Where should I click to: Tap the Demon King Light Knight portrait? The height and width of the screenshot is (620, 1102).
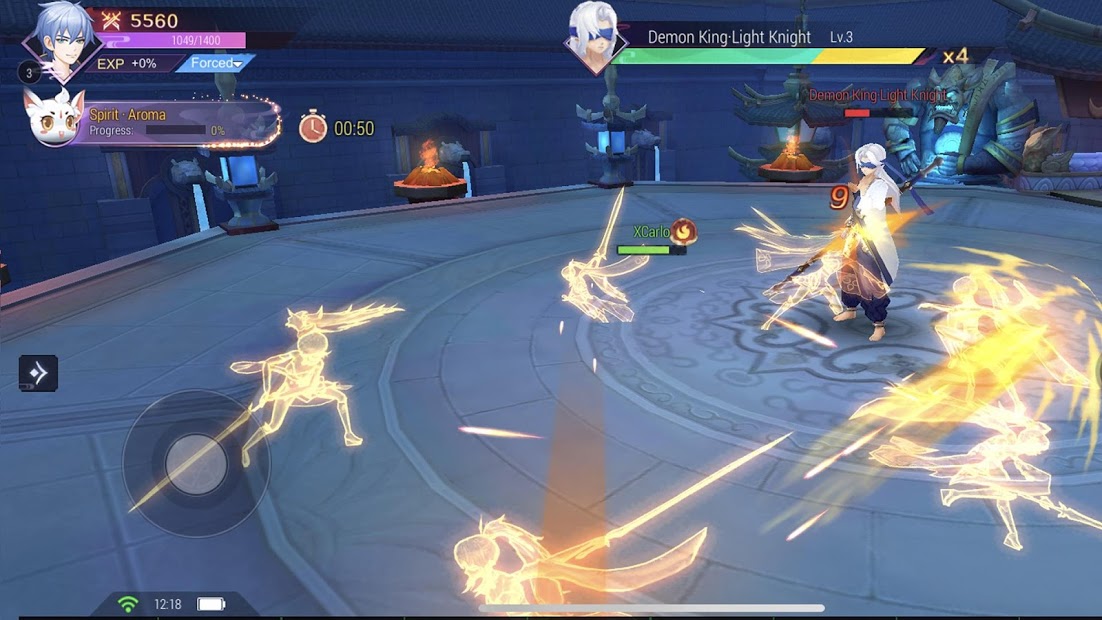[594, 38]
